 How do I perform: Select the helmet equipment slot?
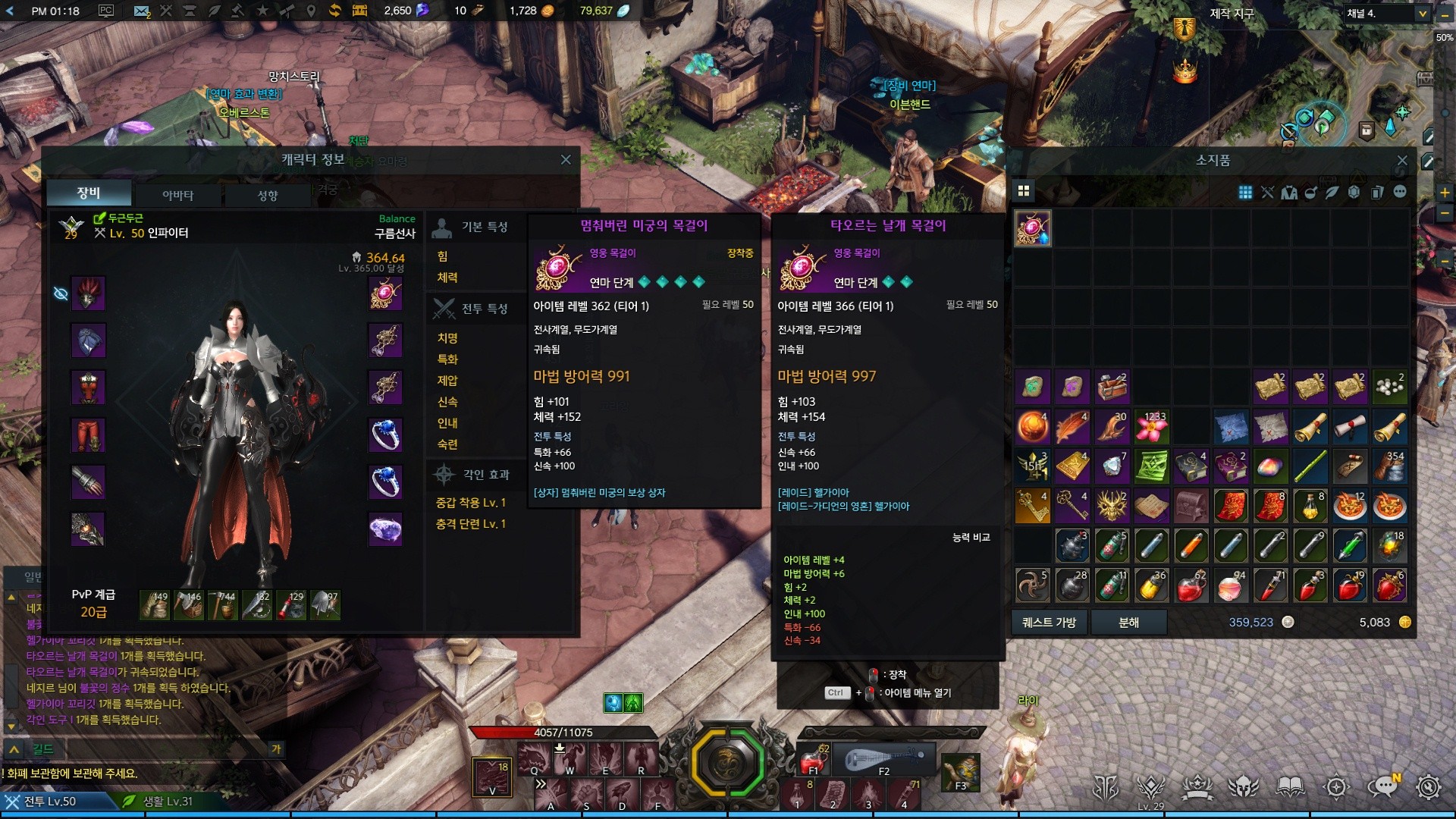pyautogui.click(x=88, y=293)
